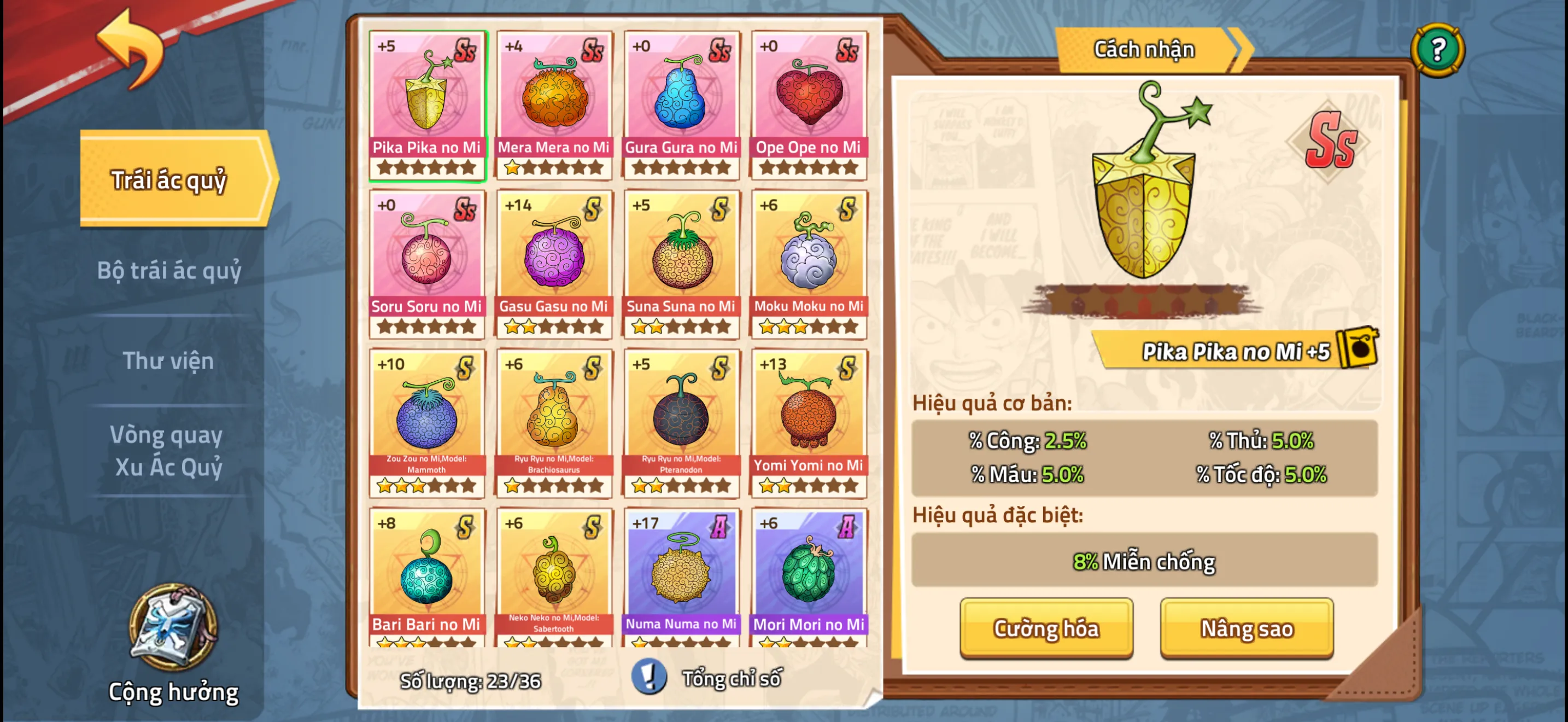Open the Bộ trái ác quỷ tab
Screen dimensions: 1568x722
pyautogui.click(x=168, y=270)
